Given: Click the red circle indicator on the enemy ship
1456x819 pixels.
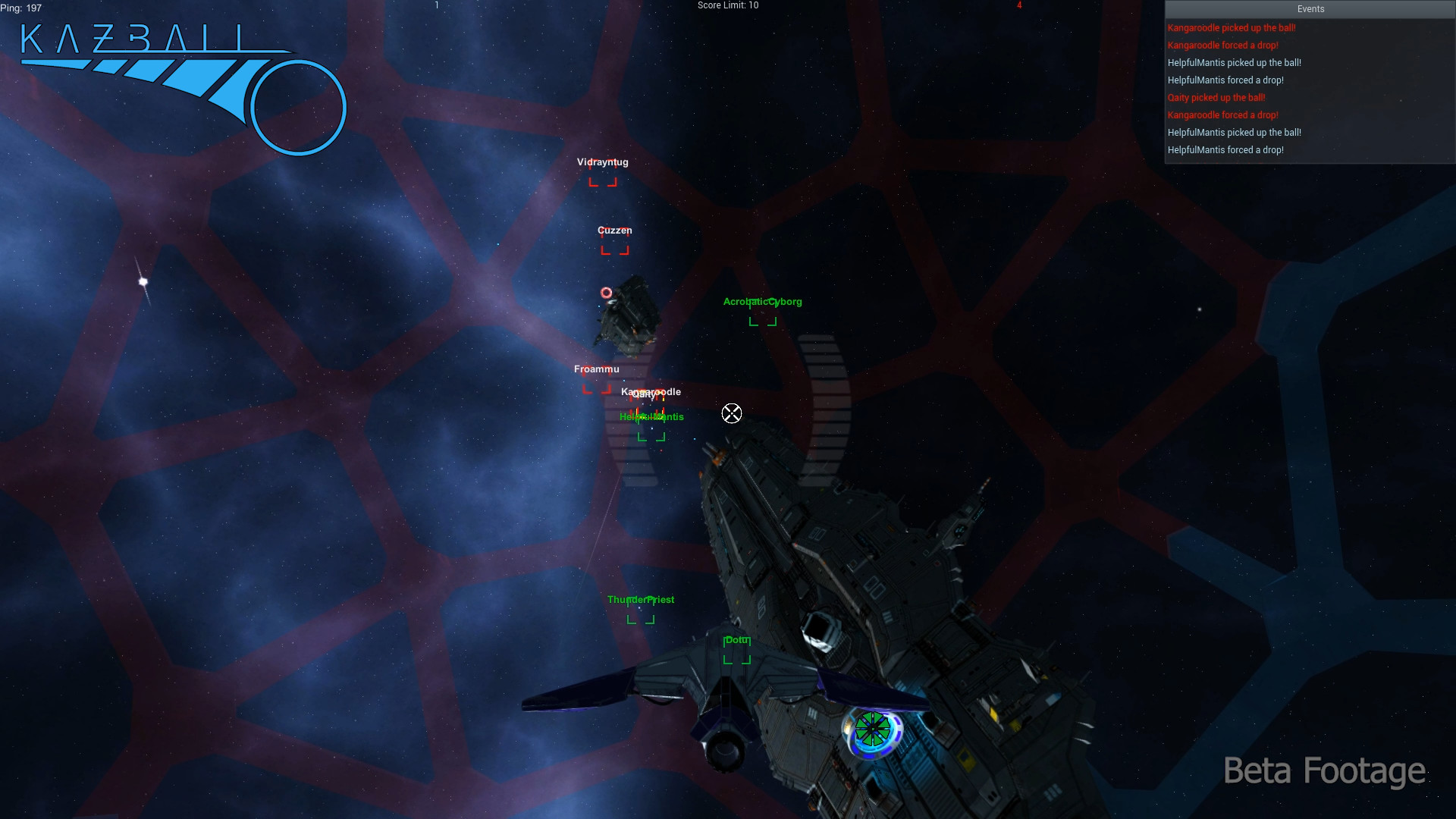Looking at the screenshot, I should [x=607, y=293].
